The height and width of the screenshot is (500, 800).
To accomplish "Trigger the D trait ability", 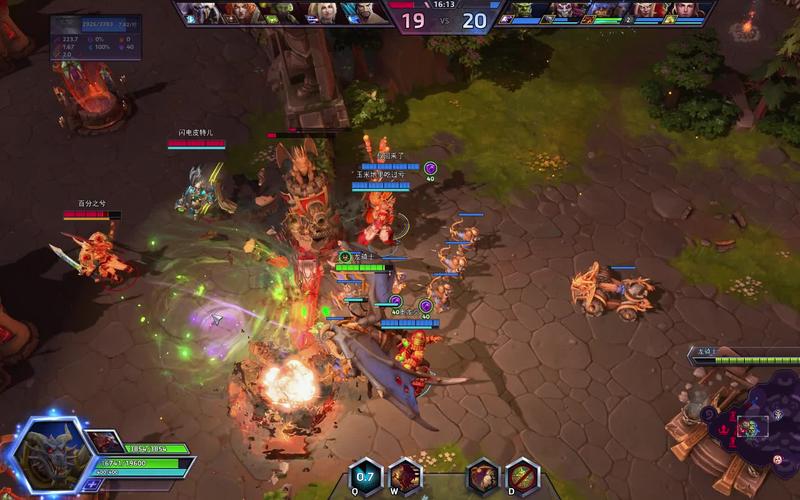I will (522, 476).
